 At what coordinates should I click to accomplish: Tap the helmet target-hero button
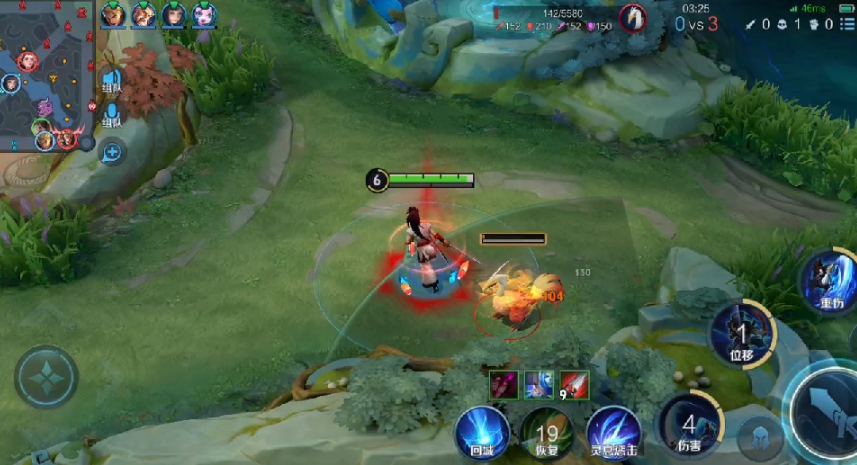point(759,439)
